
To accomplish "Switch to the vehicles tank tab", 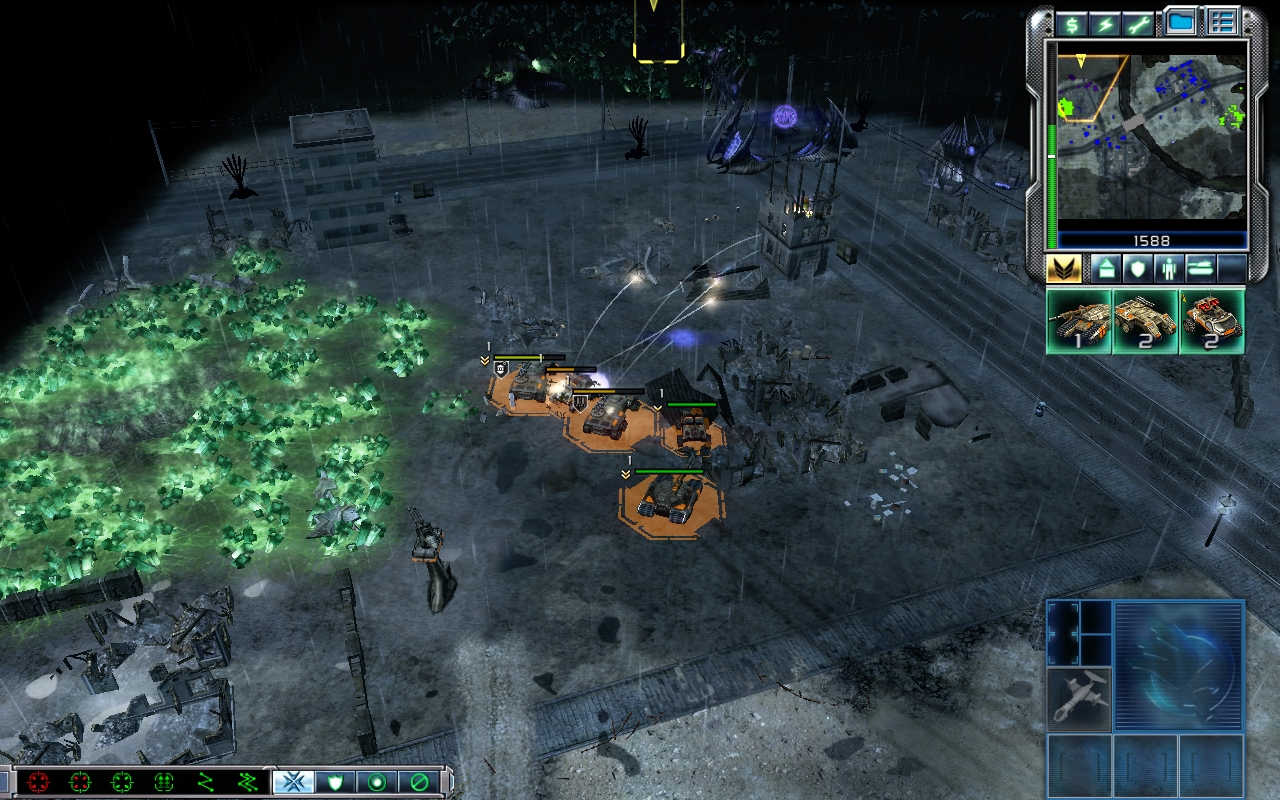I will click(x=1201, y=269).
